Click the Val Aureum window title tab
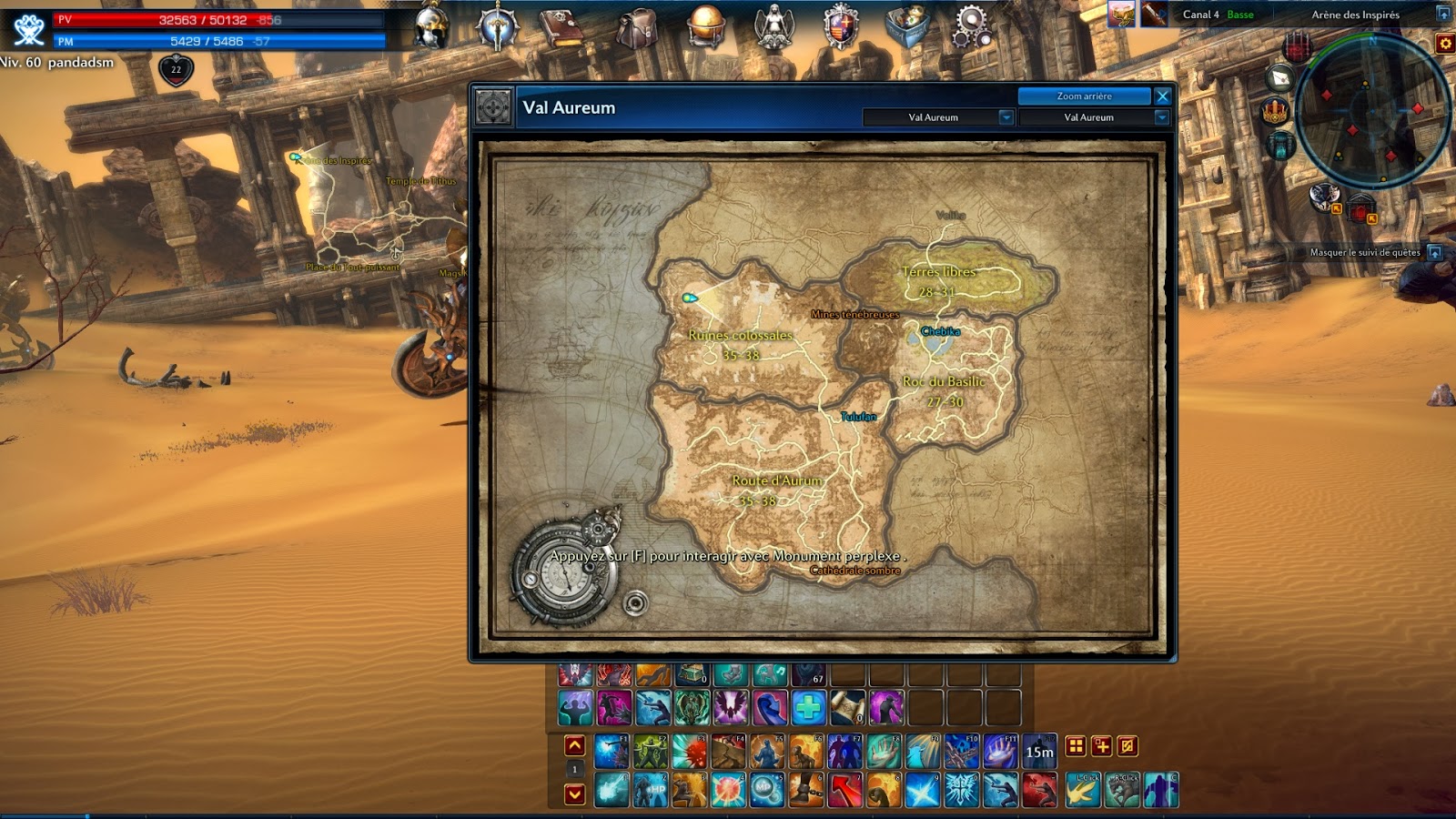1456x819 pixels. [571, 106]
